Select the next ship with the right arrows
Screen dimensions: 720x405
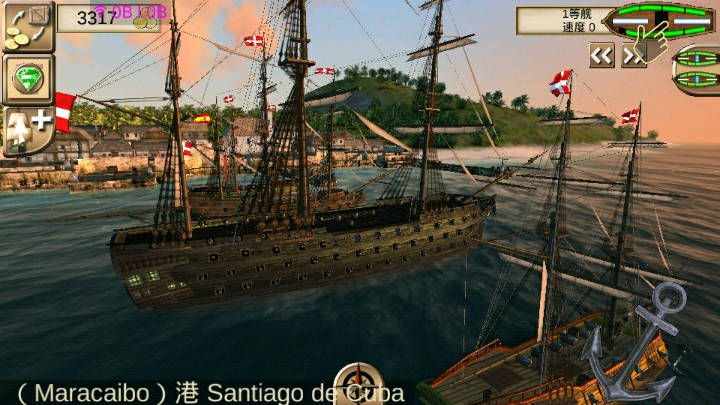pos(633,56)
